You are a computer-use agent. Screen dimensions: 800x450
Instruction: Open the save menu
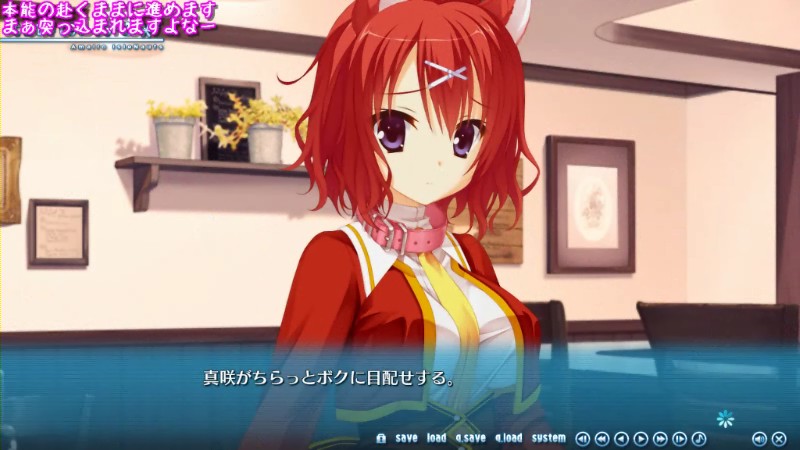(x=406, y=438)
